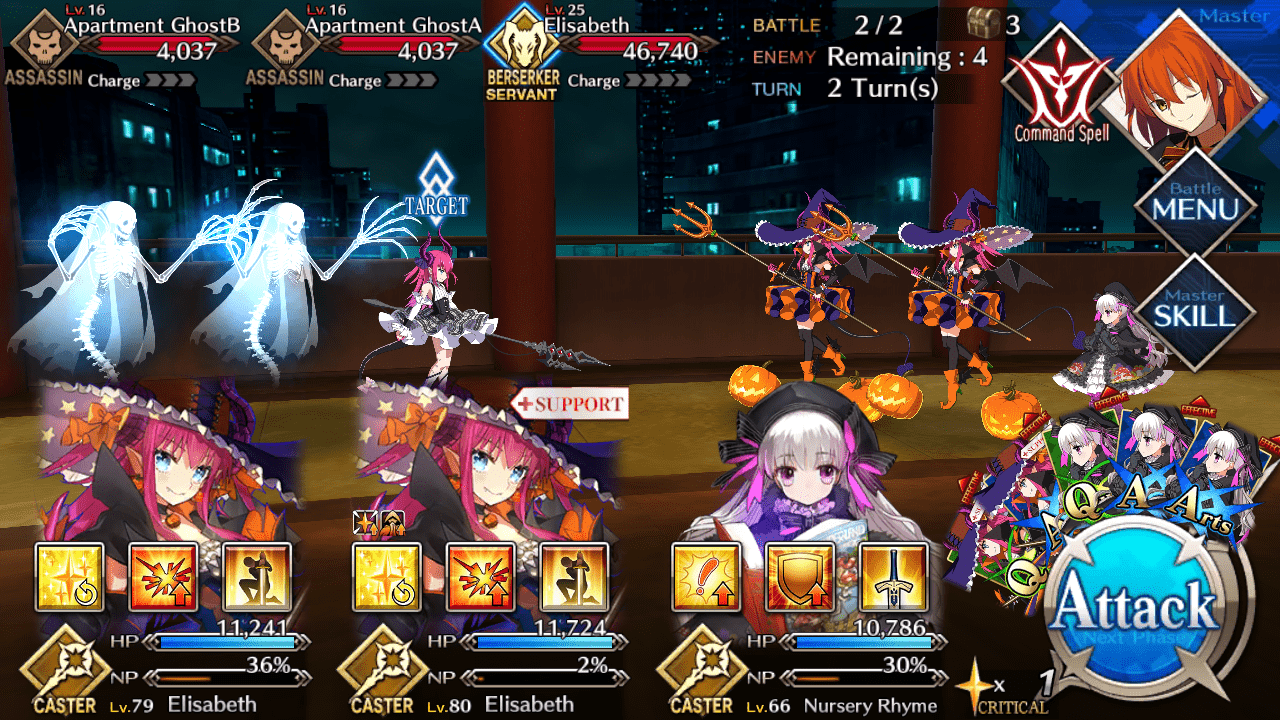
Task: Use support Elisabeth's orange burst skill
Action: click(x=480, y=577)
